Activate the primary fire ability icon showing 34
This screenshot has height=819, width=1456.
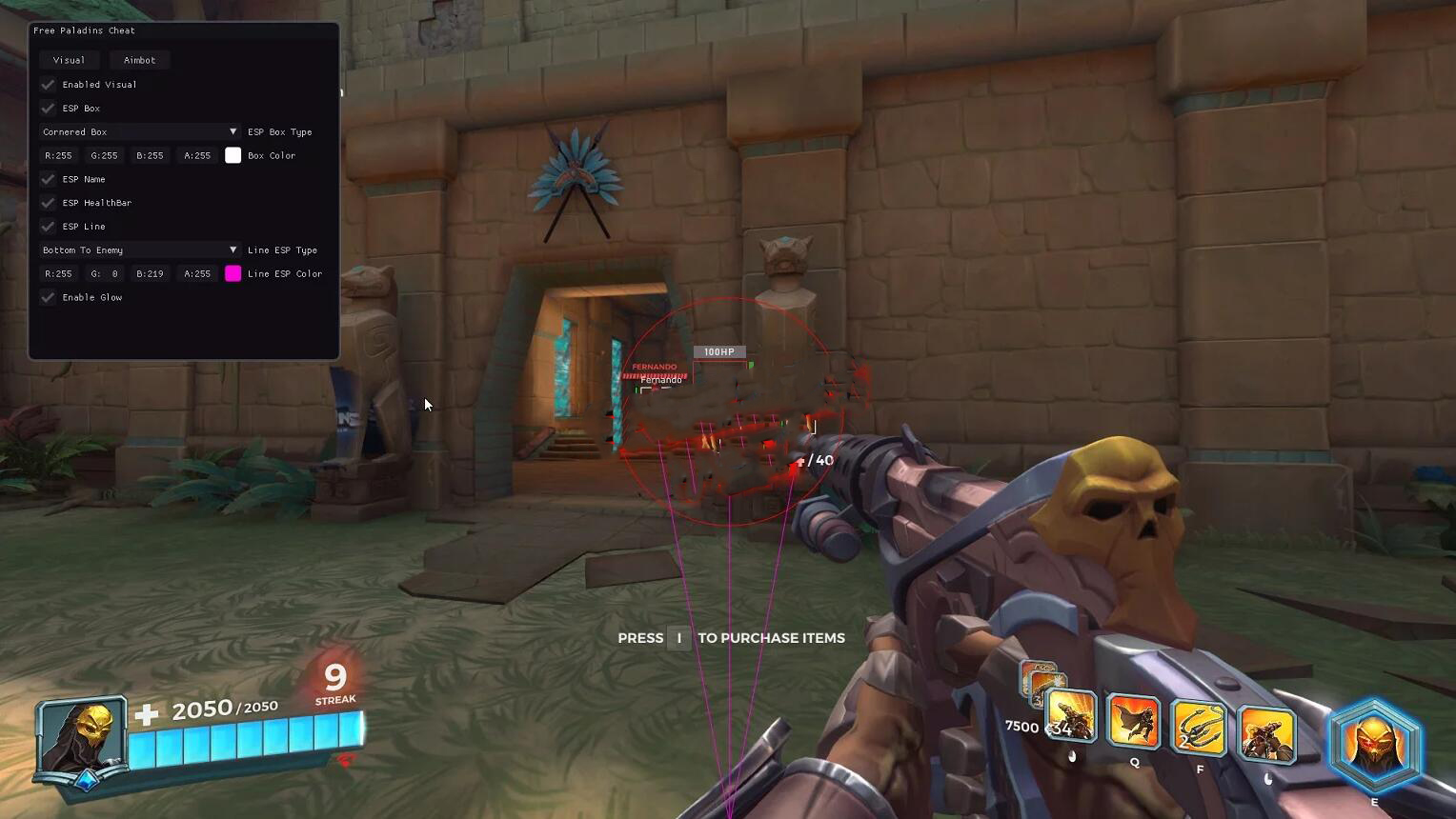coord(1071,718)
